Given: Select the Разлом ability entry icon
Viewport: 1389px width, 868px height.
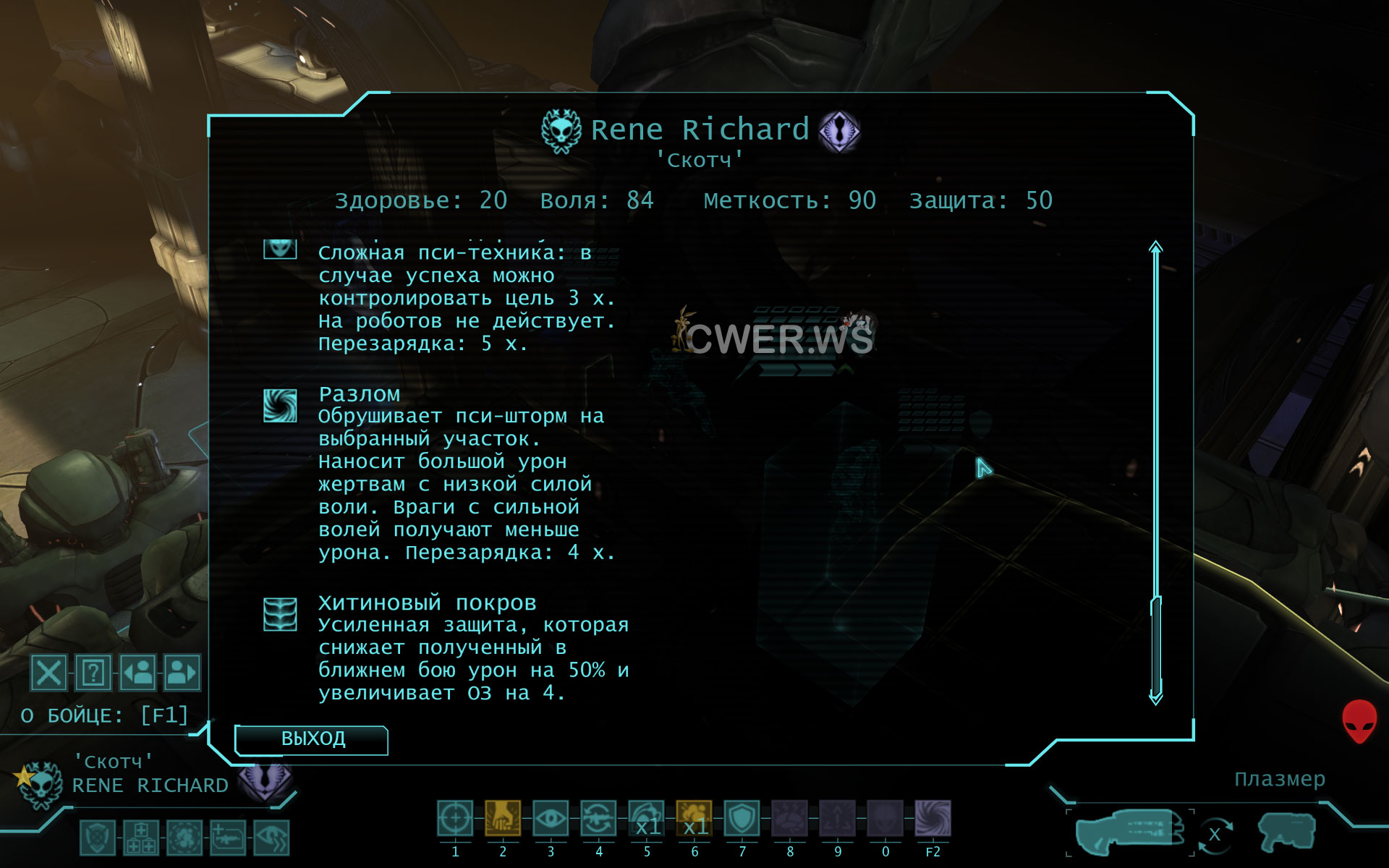Looking at the screenshot, I should pos(280,406).
